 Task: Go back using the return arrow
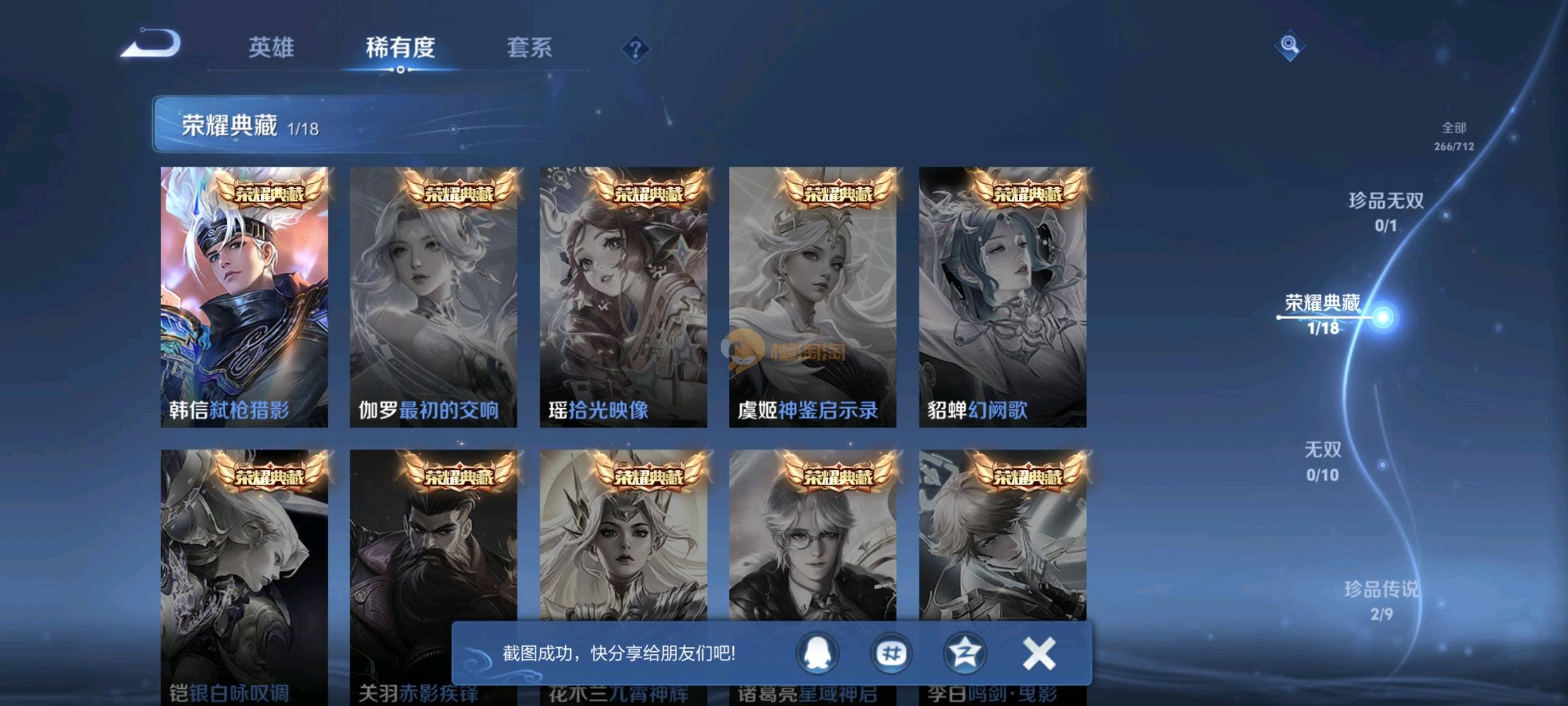coord(152,44)
